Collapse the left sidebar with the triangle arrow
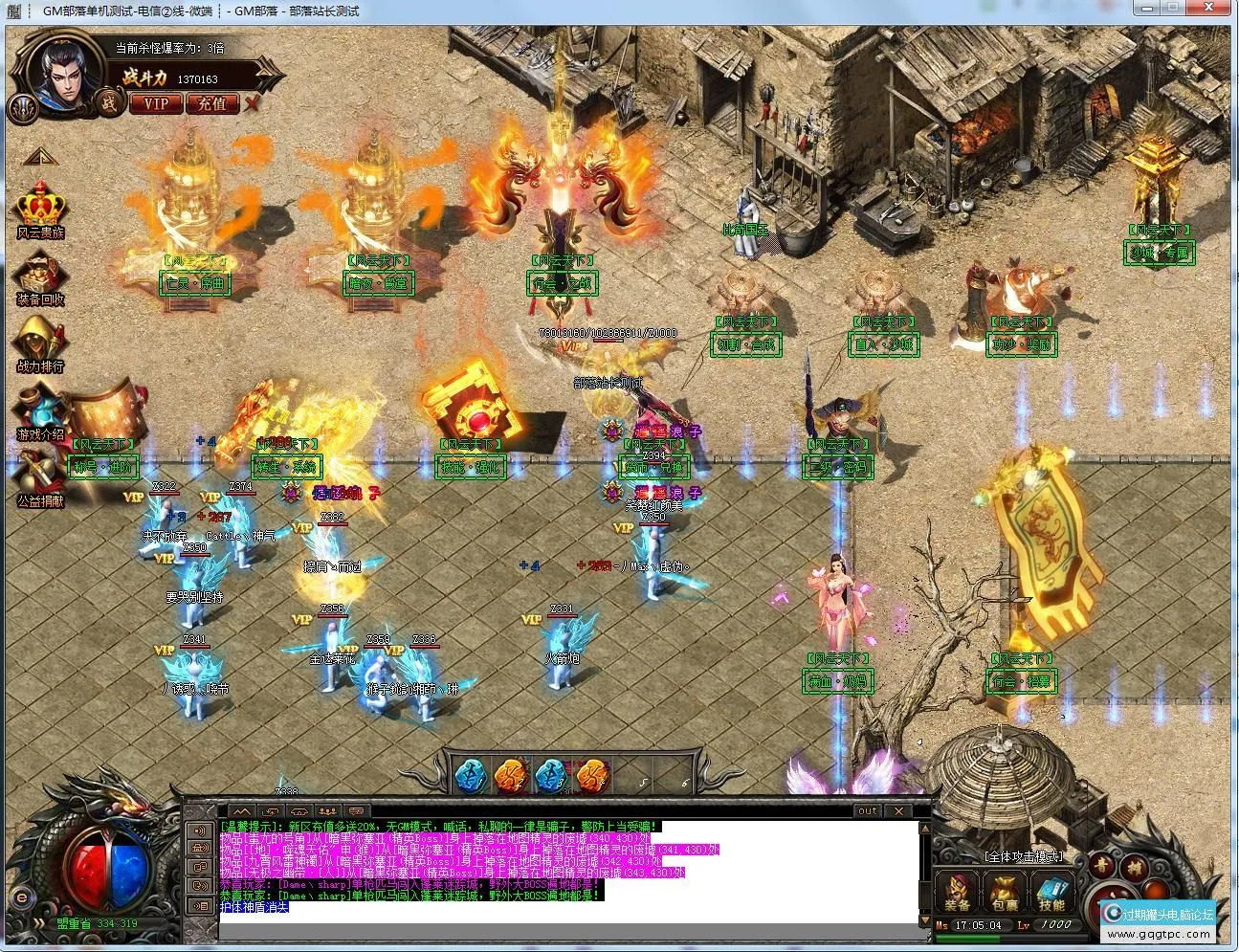Image resolution: width=1239 pixels, height=952 pixels. pyautogui.click(x=40, y=156)
